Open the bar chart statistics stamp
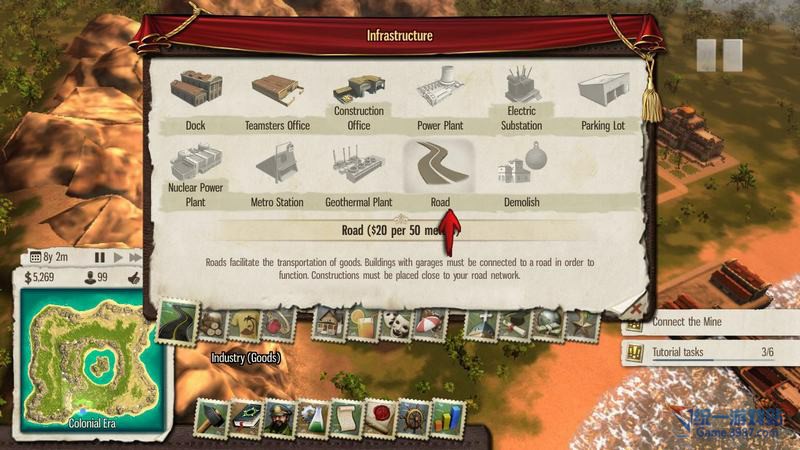Viewport: 800px width, 450px height. point(445,419)
